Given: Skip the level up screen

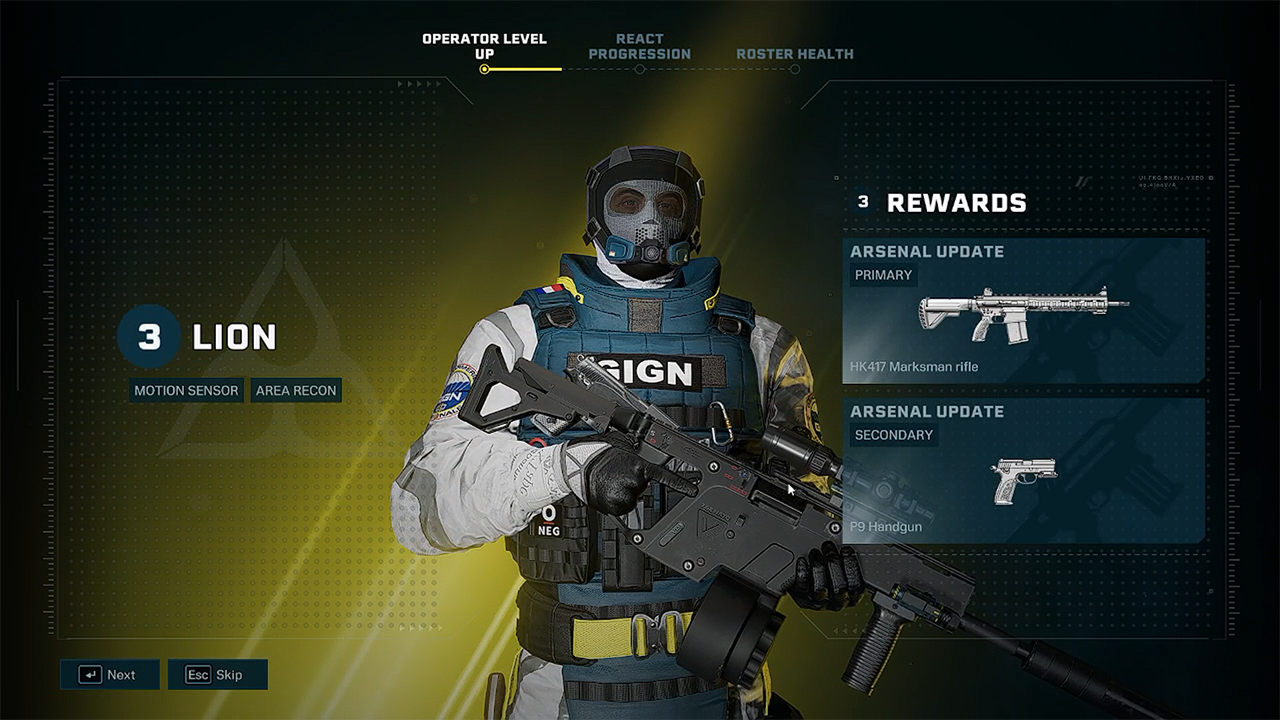Looking at the screenshot, I should (217, 674).
